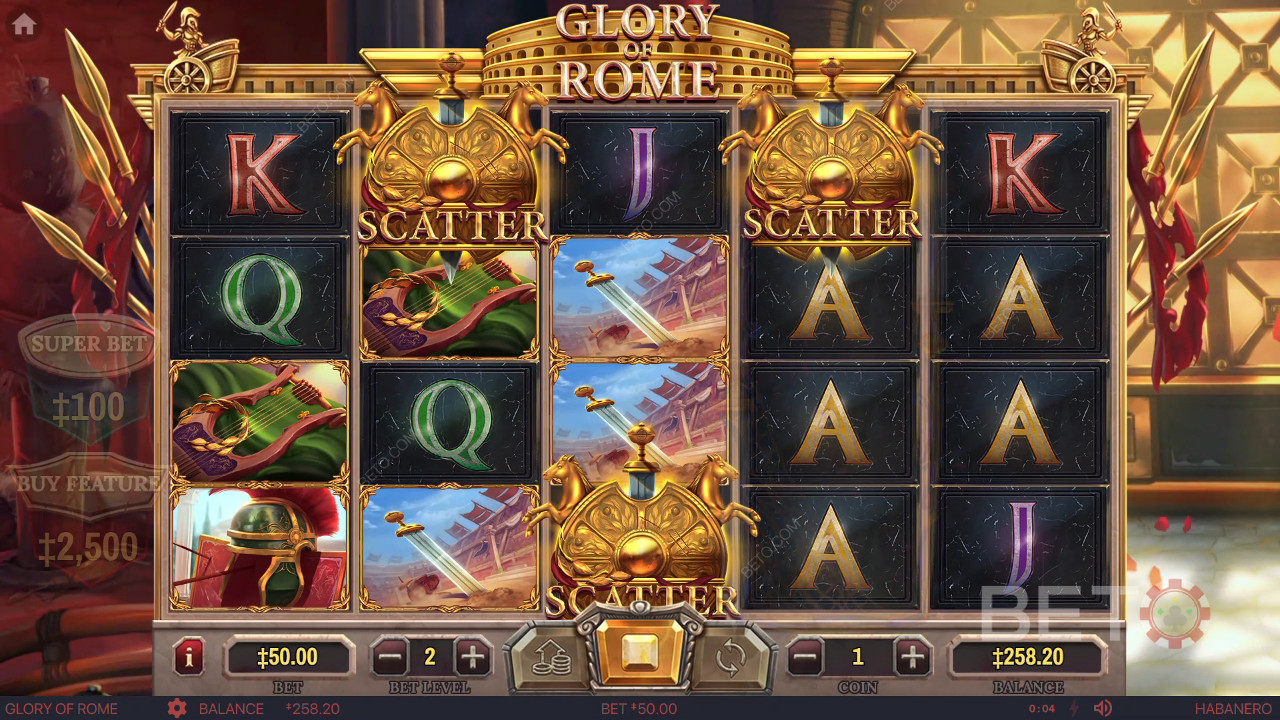Raise the coin value

911,657
